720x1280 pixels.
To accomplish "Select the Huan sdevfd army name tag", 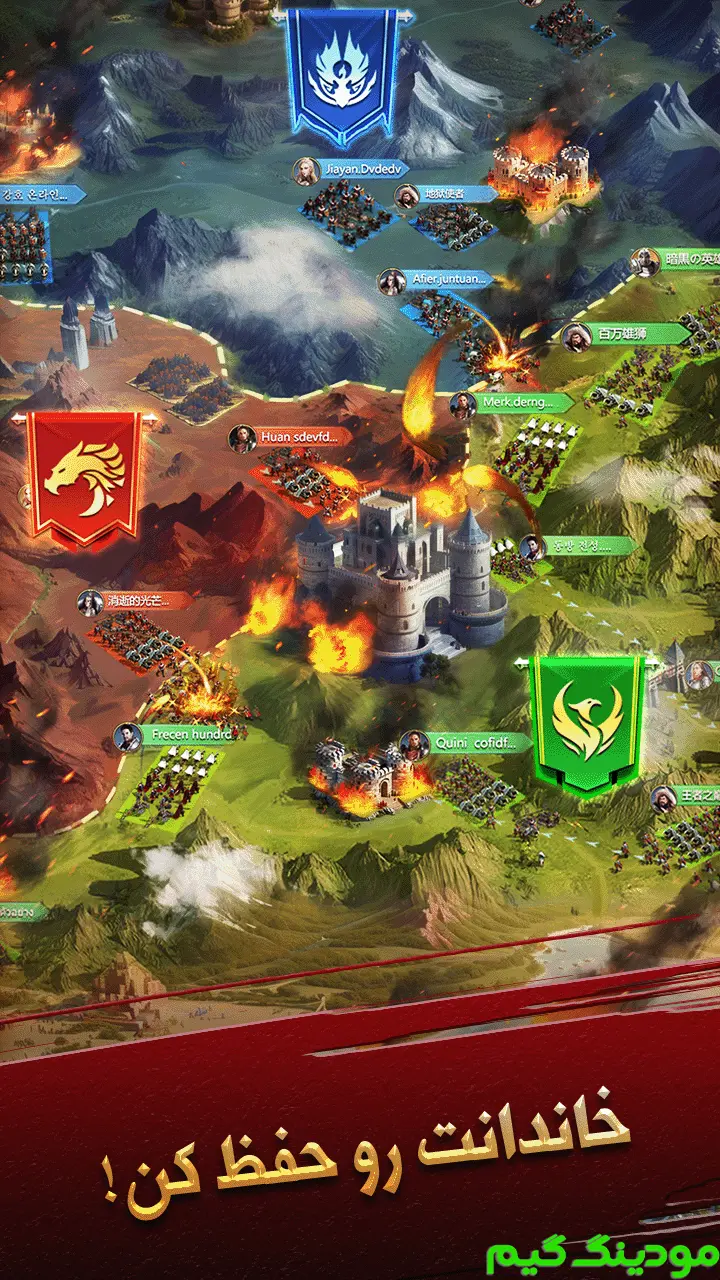I will pyautogui.click(x=296, y=436).
